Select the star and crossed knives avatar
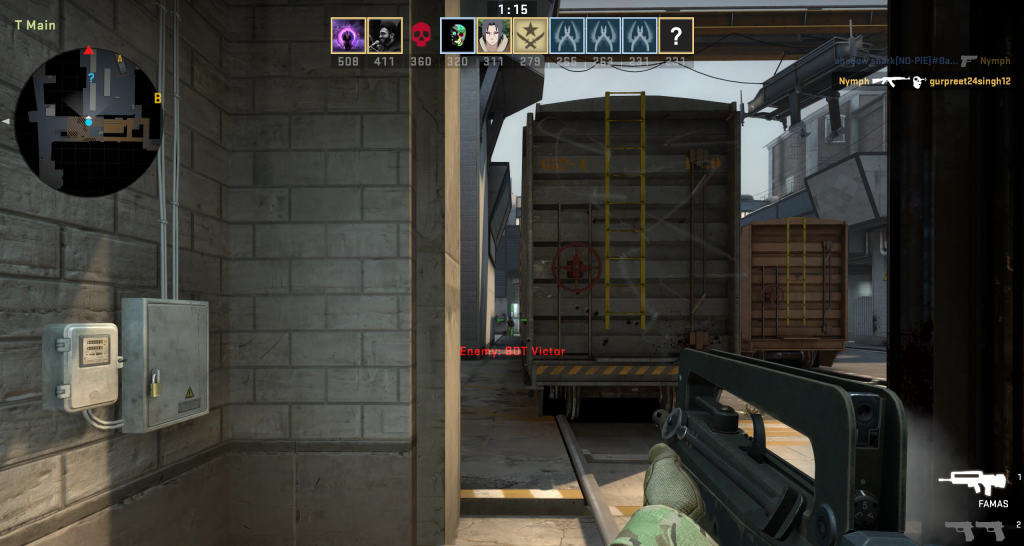 (x=530, y=36)
